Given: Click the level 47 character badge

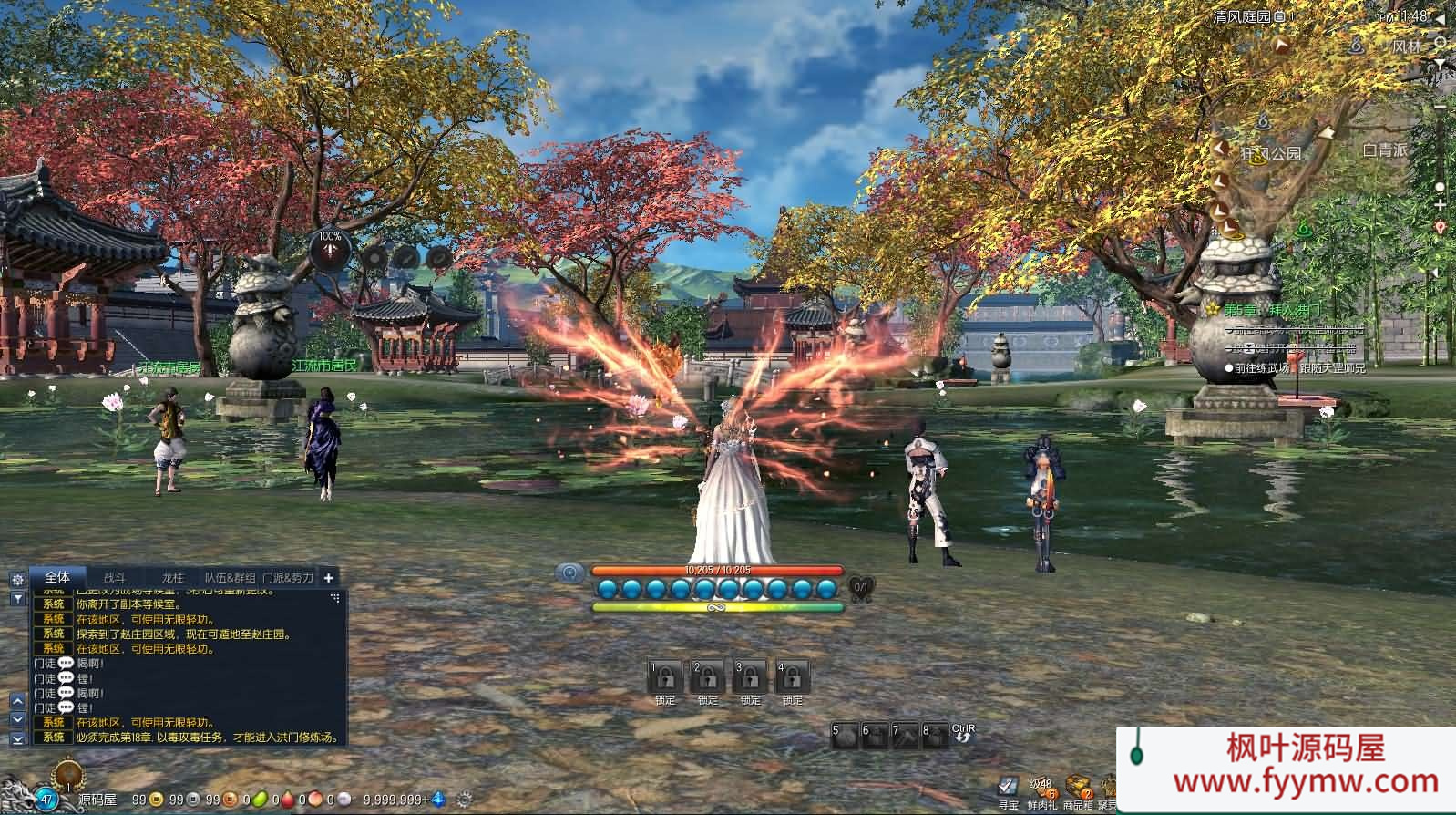Looking at the screenshot, I should click(45, 800).
